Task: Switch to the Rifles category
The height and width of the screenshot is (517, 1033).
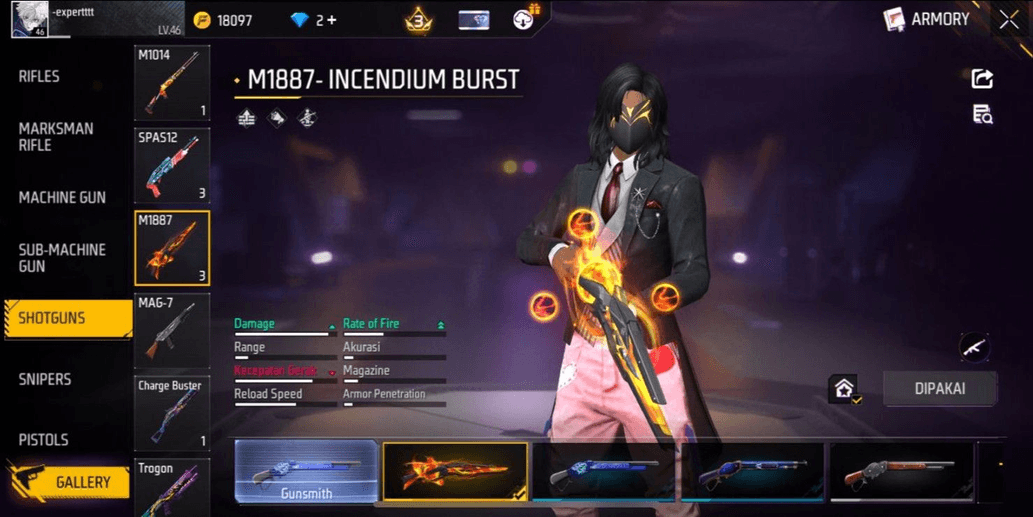Action: (x=39, y=77)
